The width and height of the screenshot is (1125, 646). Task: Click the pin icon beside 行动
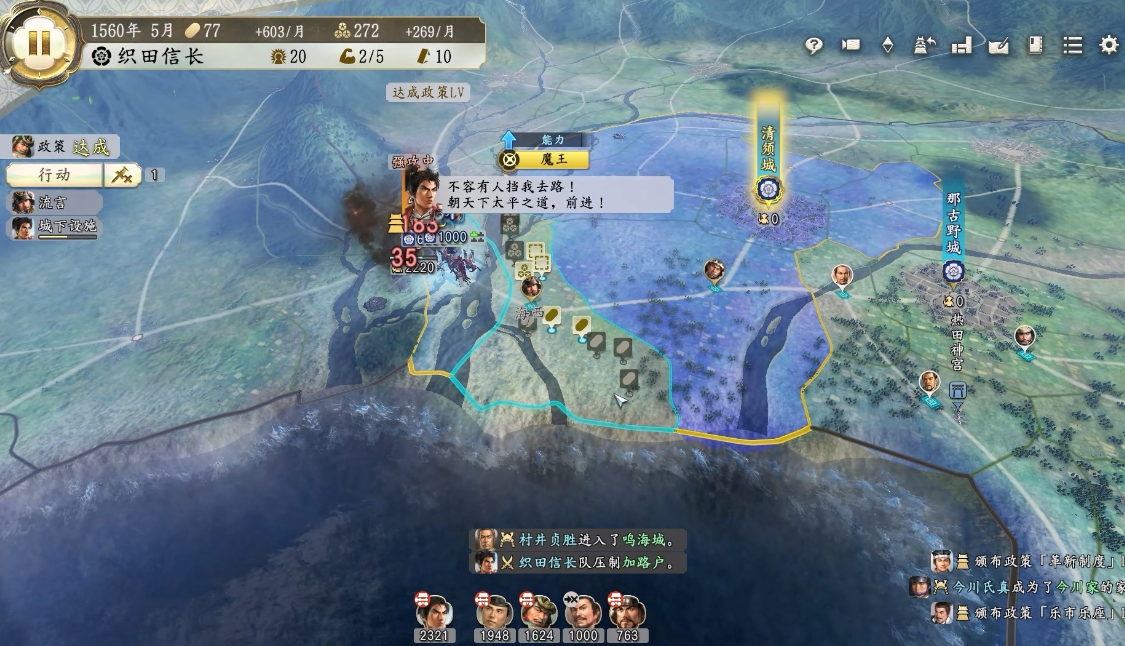pos(122,175)
